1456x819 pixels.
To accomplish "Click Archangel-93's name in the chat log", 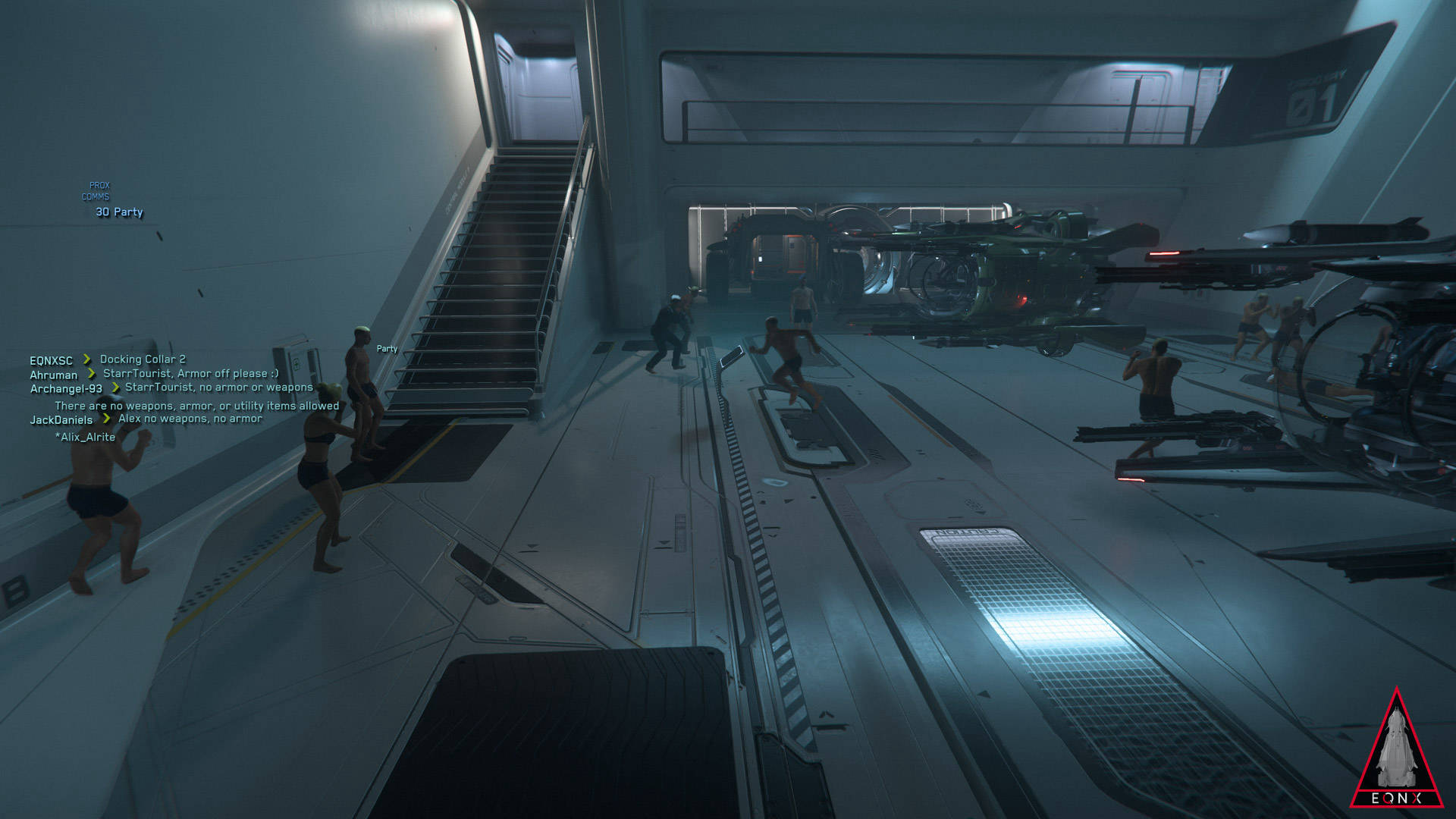I will [x=66, y=389].
